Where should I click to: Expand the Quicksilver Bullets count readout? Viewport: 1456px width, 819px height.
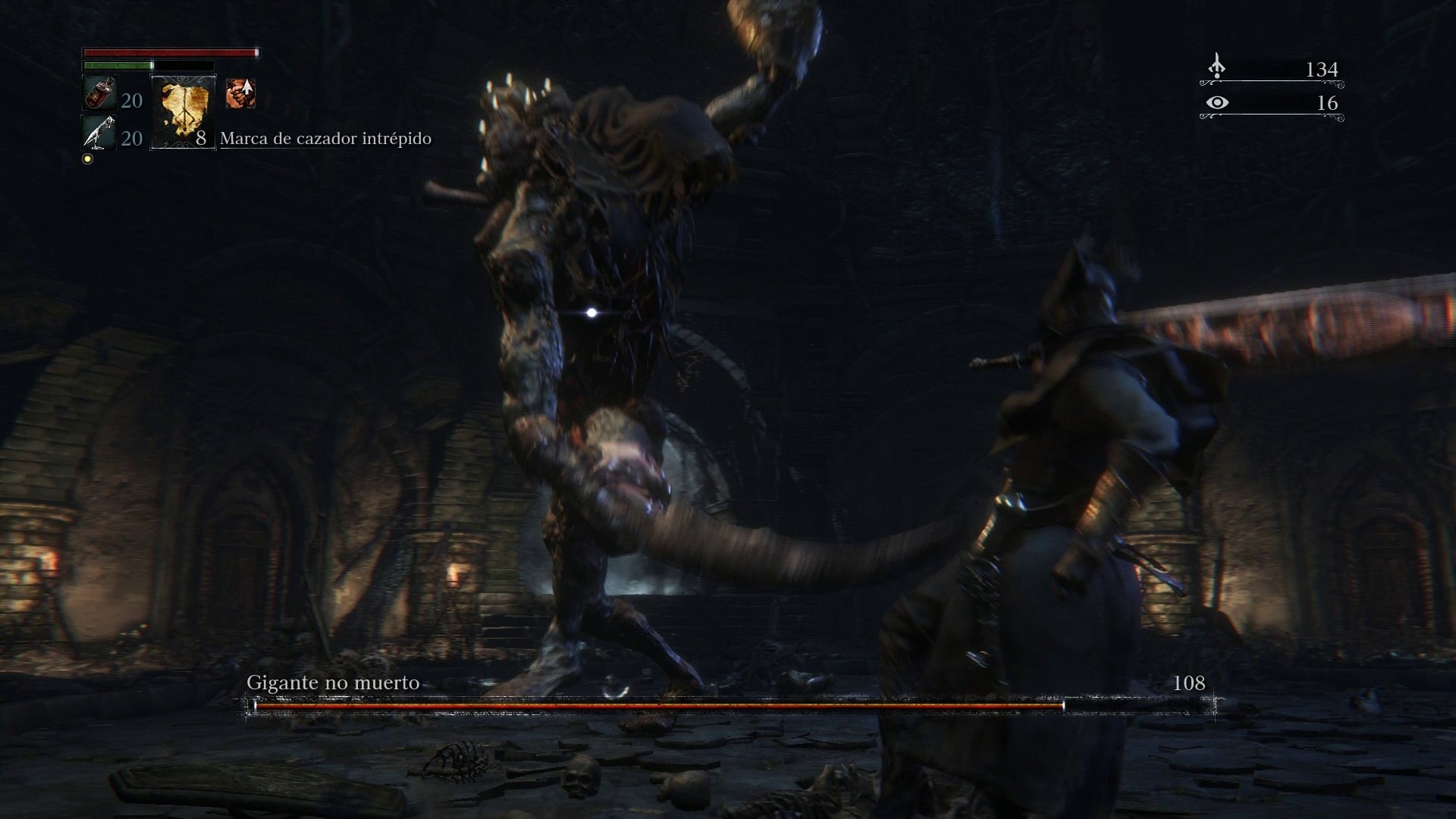click(x=130, y=139)
